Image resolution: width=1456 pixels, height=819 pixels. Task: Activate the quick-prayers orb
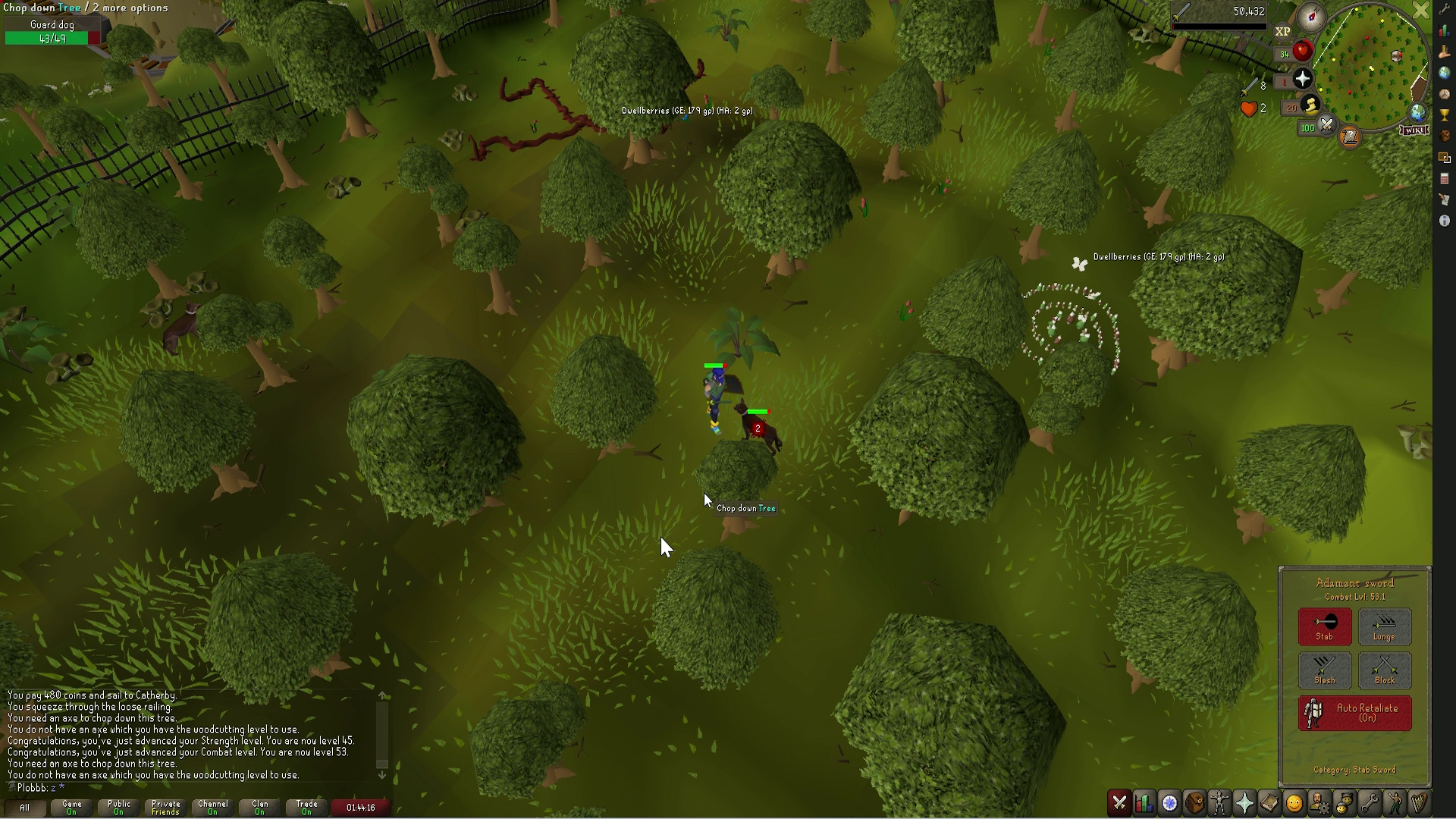point(1302,79)
